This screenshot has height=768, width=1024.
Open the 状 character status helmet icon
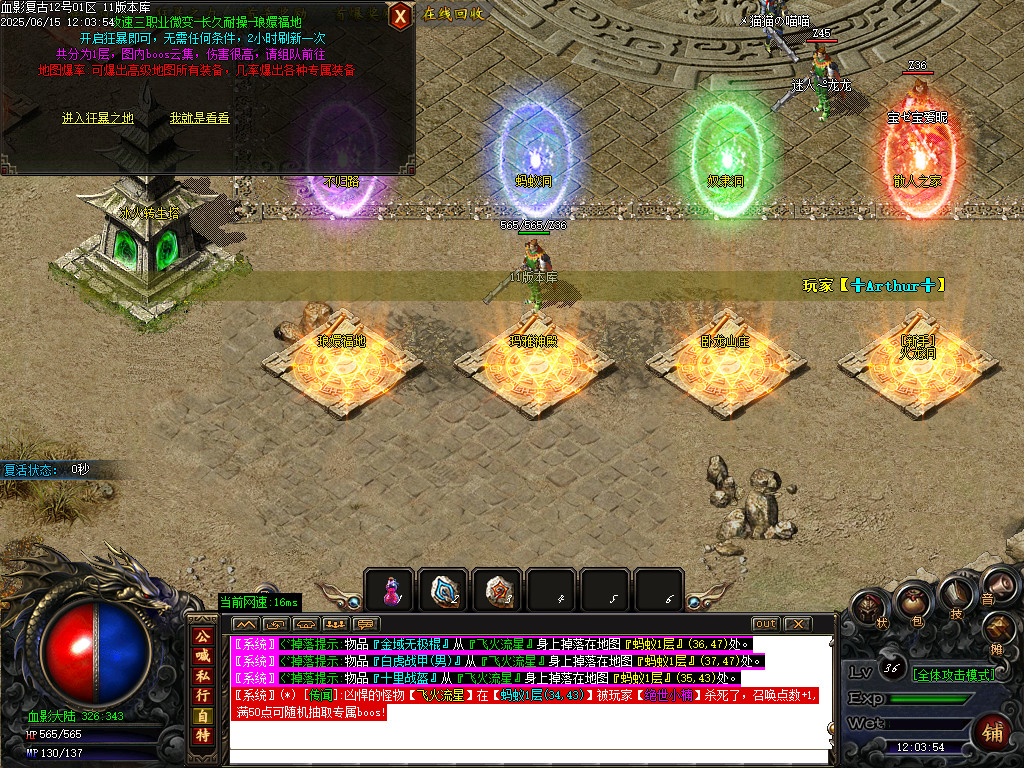[x=868, y=609]
